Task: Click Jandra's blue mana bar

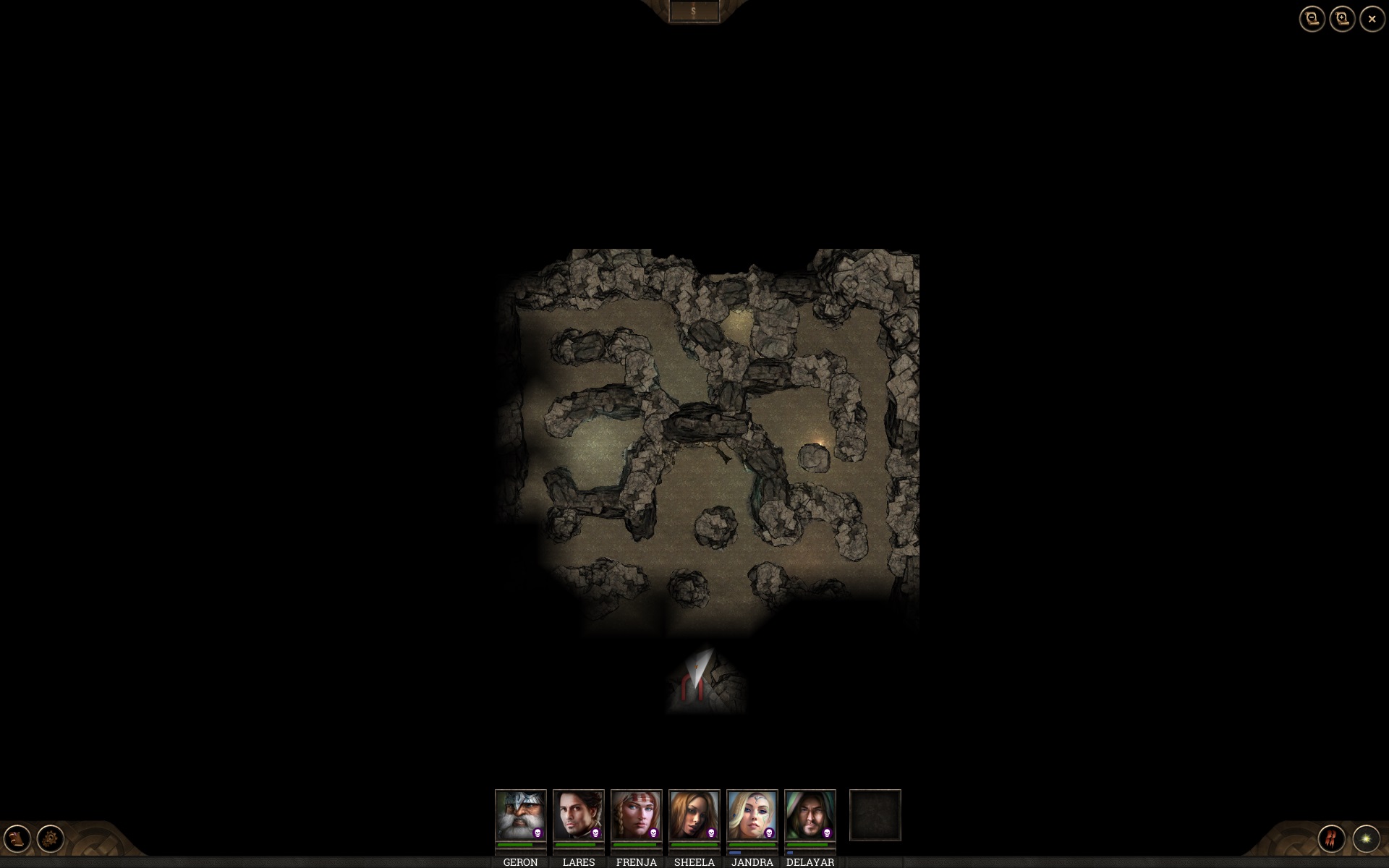Action: coord(734,852)
